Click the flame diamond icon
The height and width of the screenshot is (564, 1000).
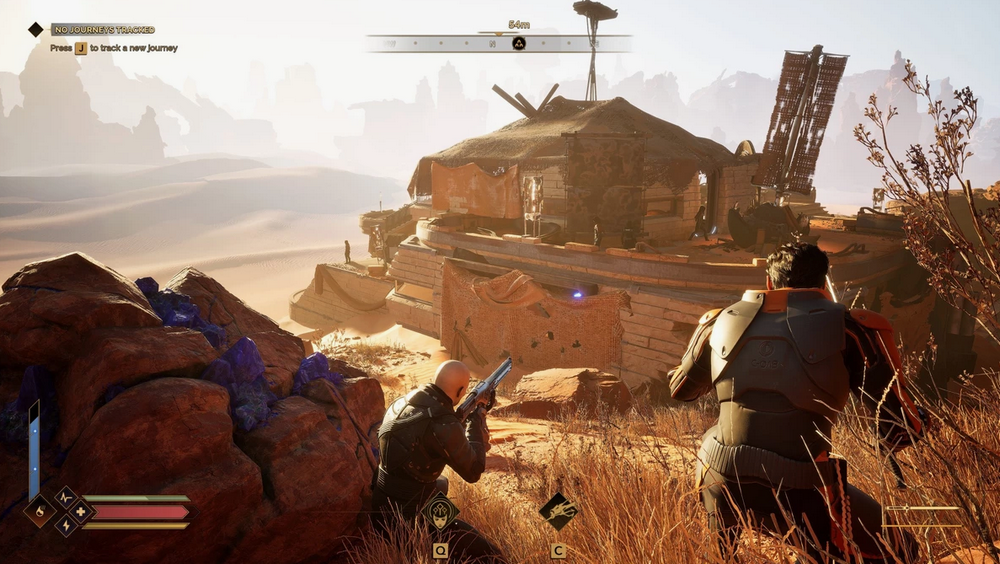tap(40, 511)
